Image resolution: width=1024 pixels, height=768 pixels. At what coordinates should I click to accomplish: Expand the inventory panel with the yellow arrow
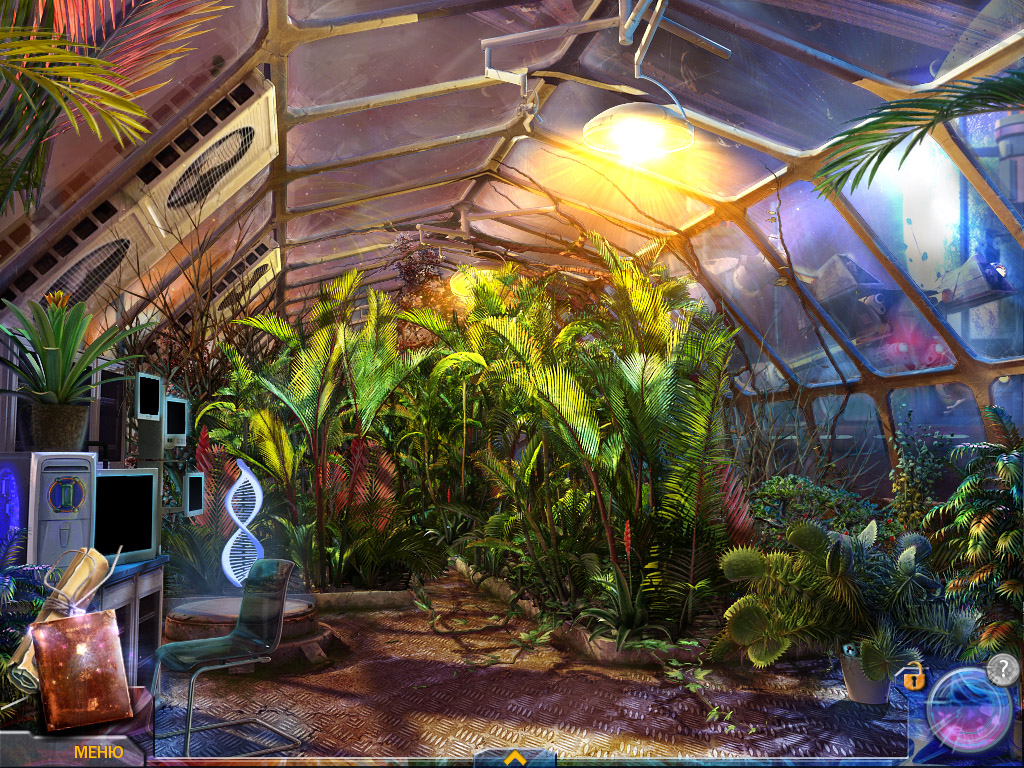click(x=515, y=758)
